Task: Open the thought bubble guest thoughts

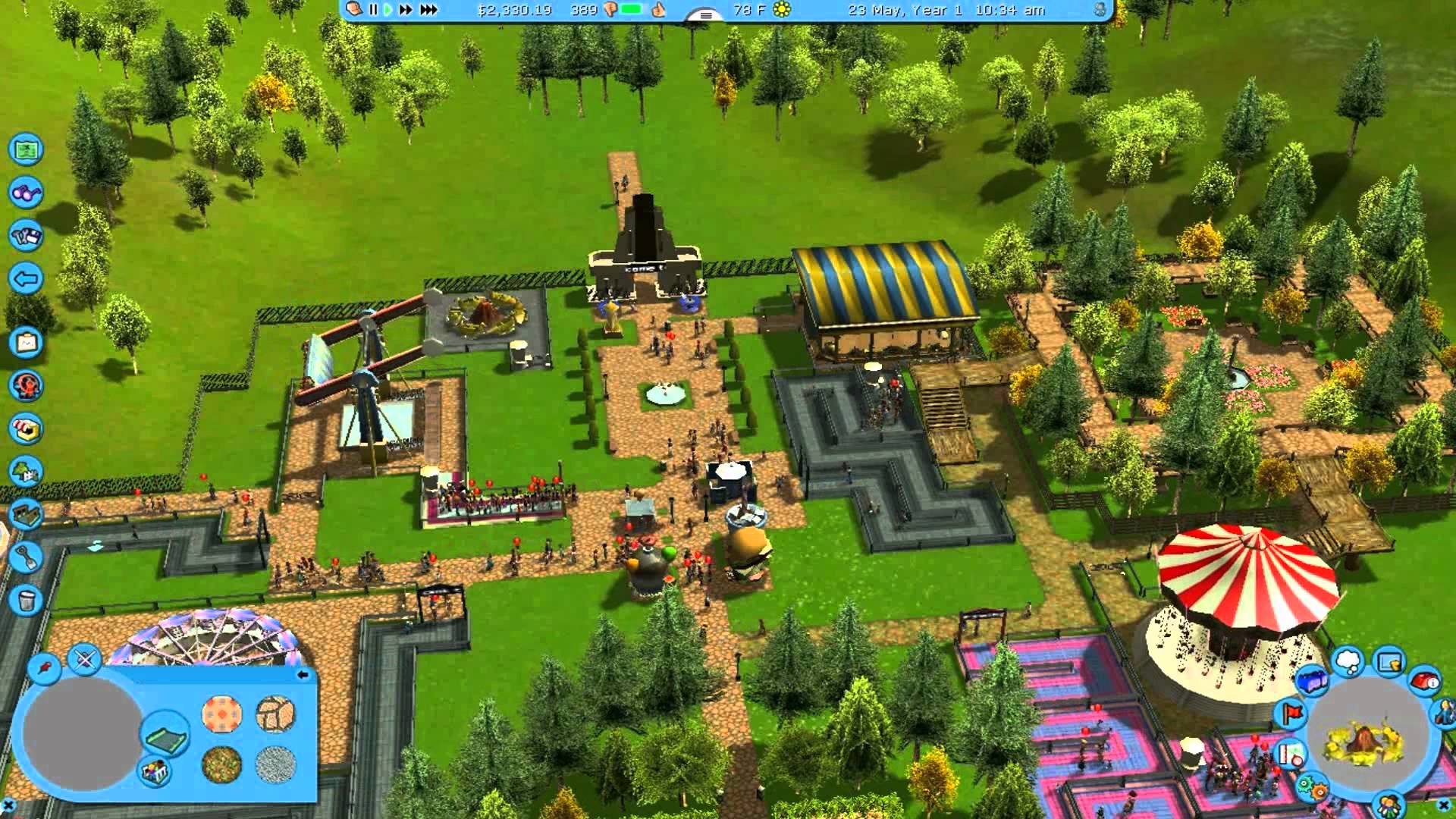Action: (x=1348, y=661)
